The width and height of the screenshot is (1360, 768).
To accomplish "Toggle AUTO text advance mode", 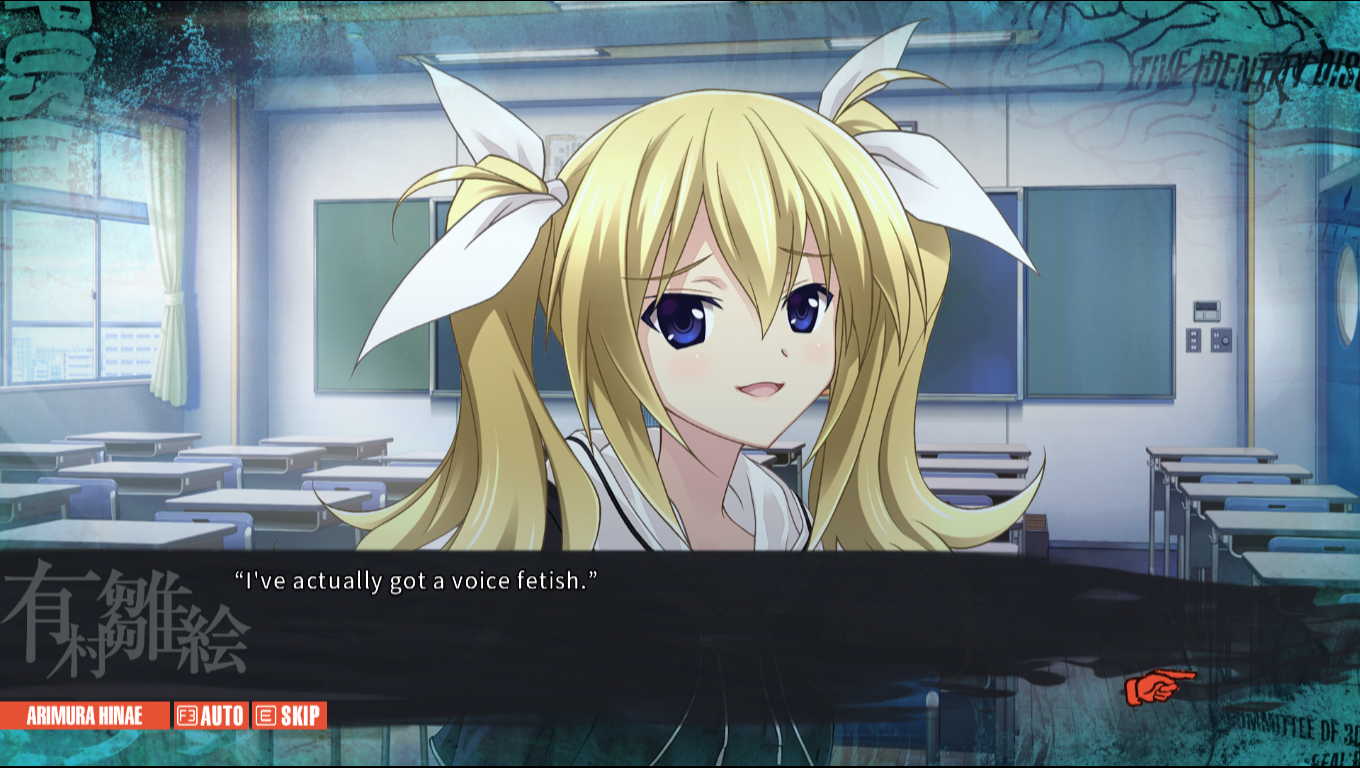I will click(x=211, y=715).
